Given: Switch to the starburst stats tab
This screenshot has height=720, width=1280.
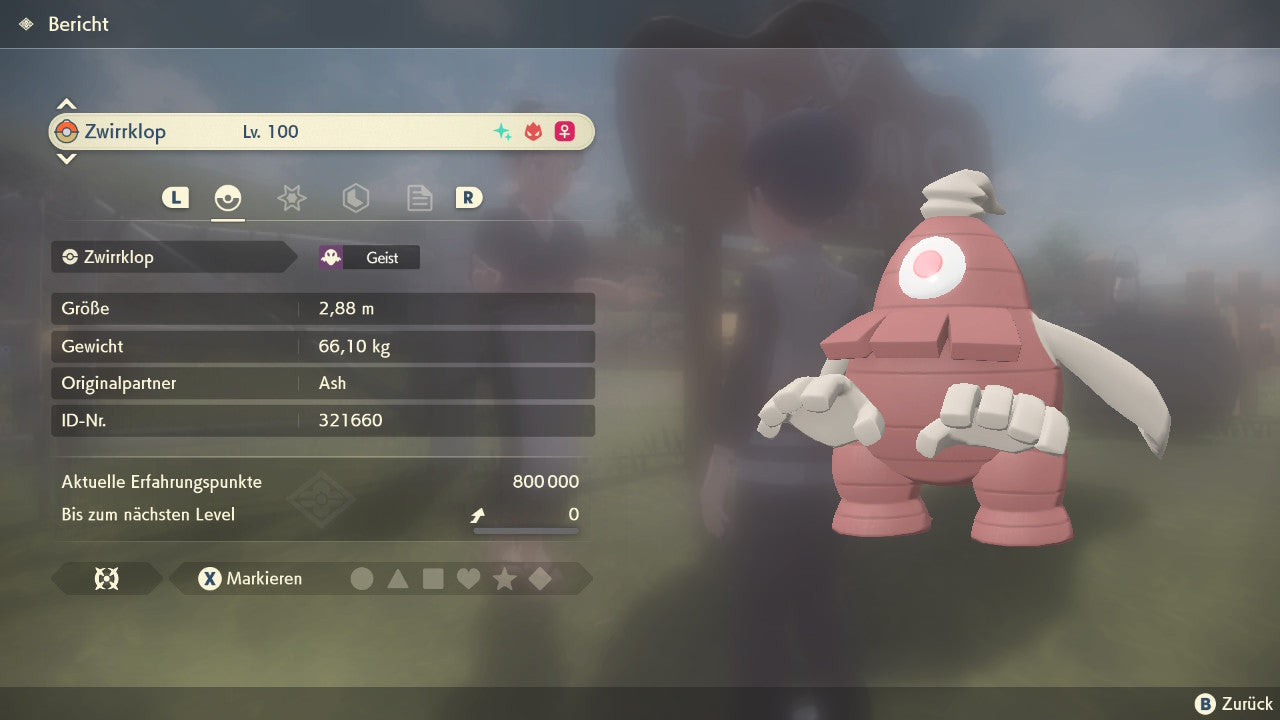Looking at the screenshot, I should [x=291, y=198].
